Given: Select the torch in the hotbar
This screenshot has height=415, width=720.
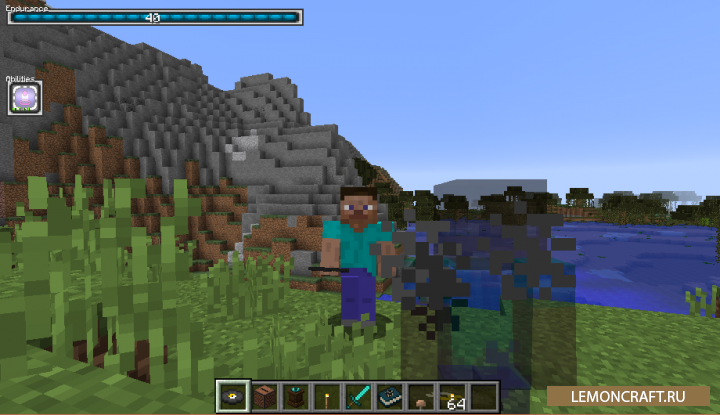Looking at the screenshot, I should point(326,395).
